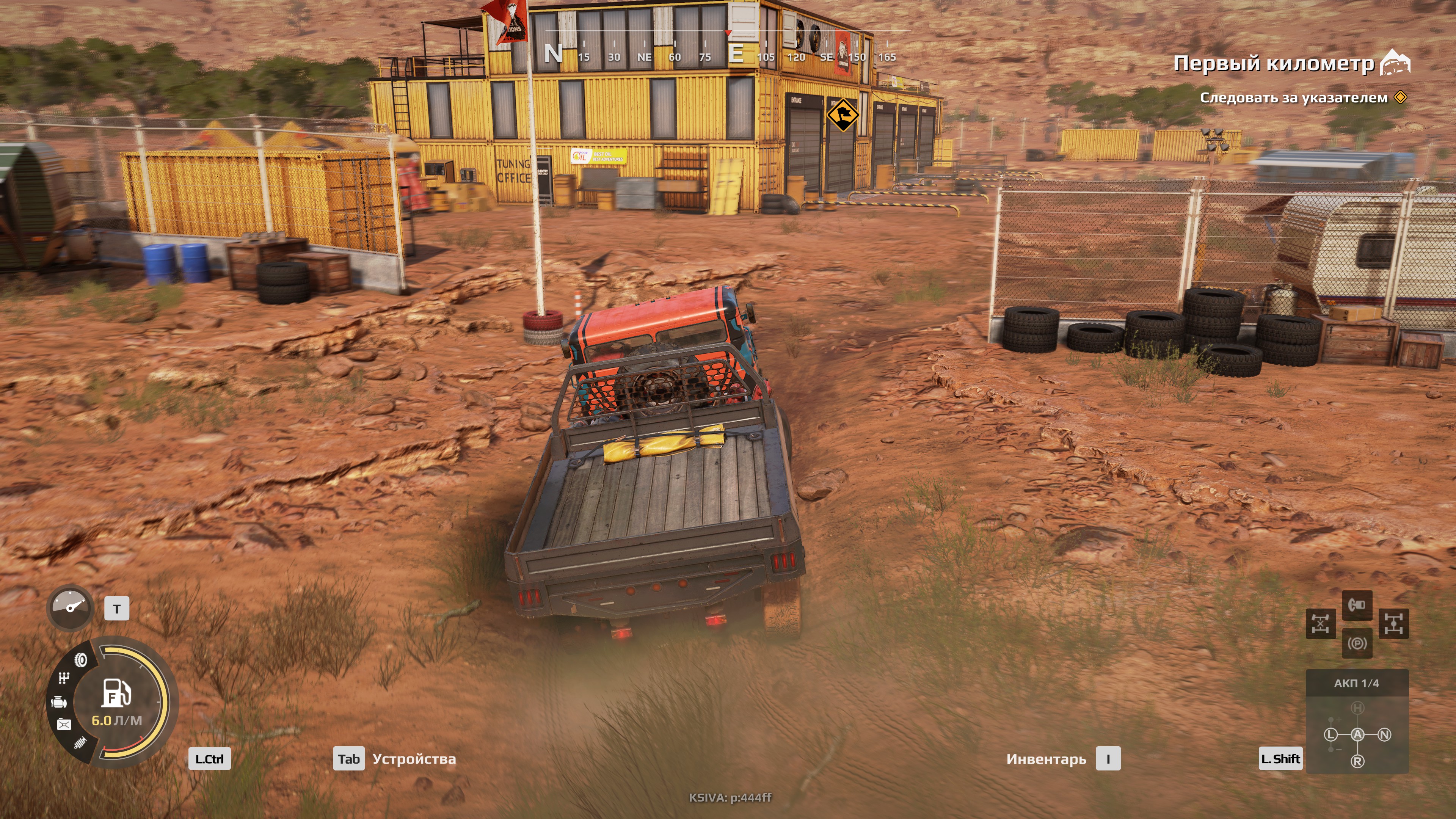Activate the winch icon
The image size is (1456, 819).
click(1357, 606)
